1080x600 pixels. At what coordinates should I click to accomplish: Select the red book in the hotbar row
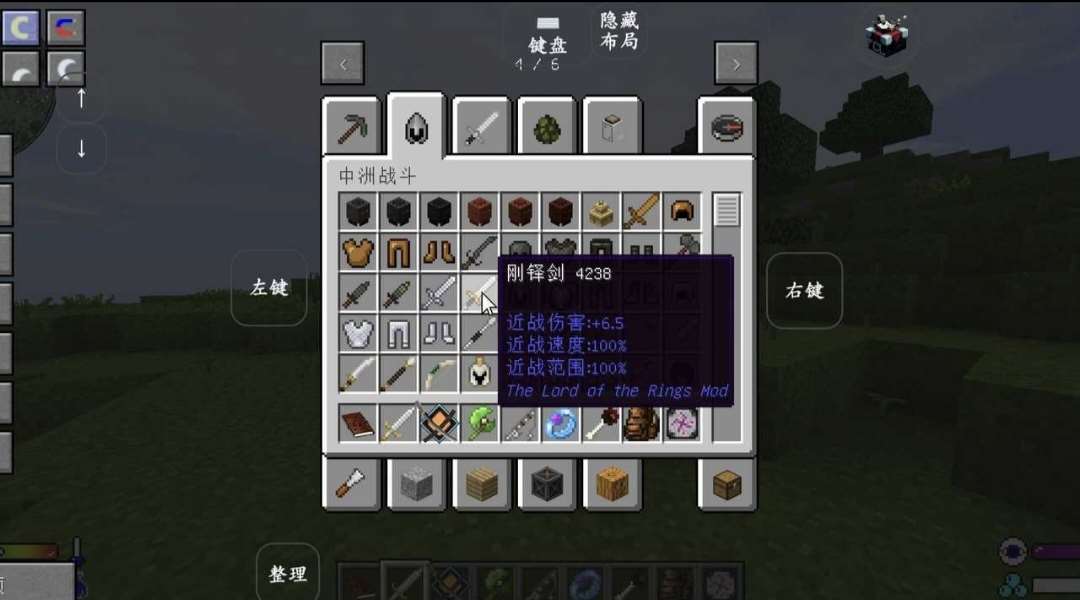click(x=357, y=423)
